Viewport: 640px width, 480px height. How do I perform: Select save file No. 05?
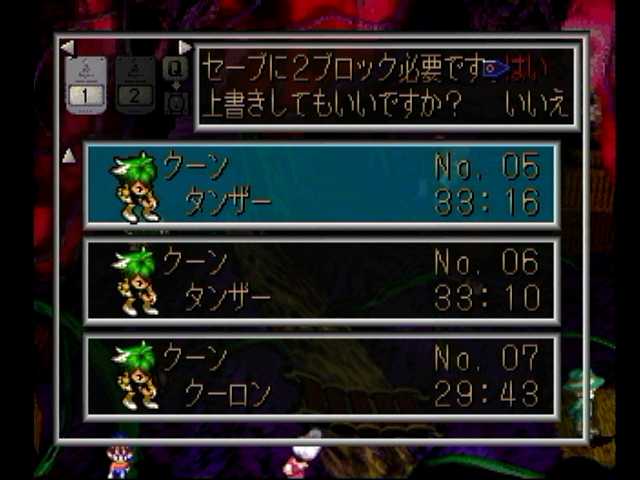point(321,184)
